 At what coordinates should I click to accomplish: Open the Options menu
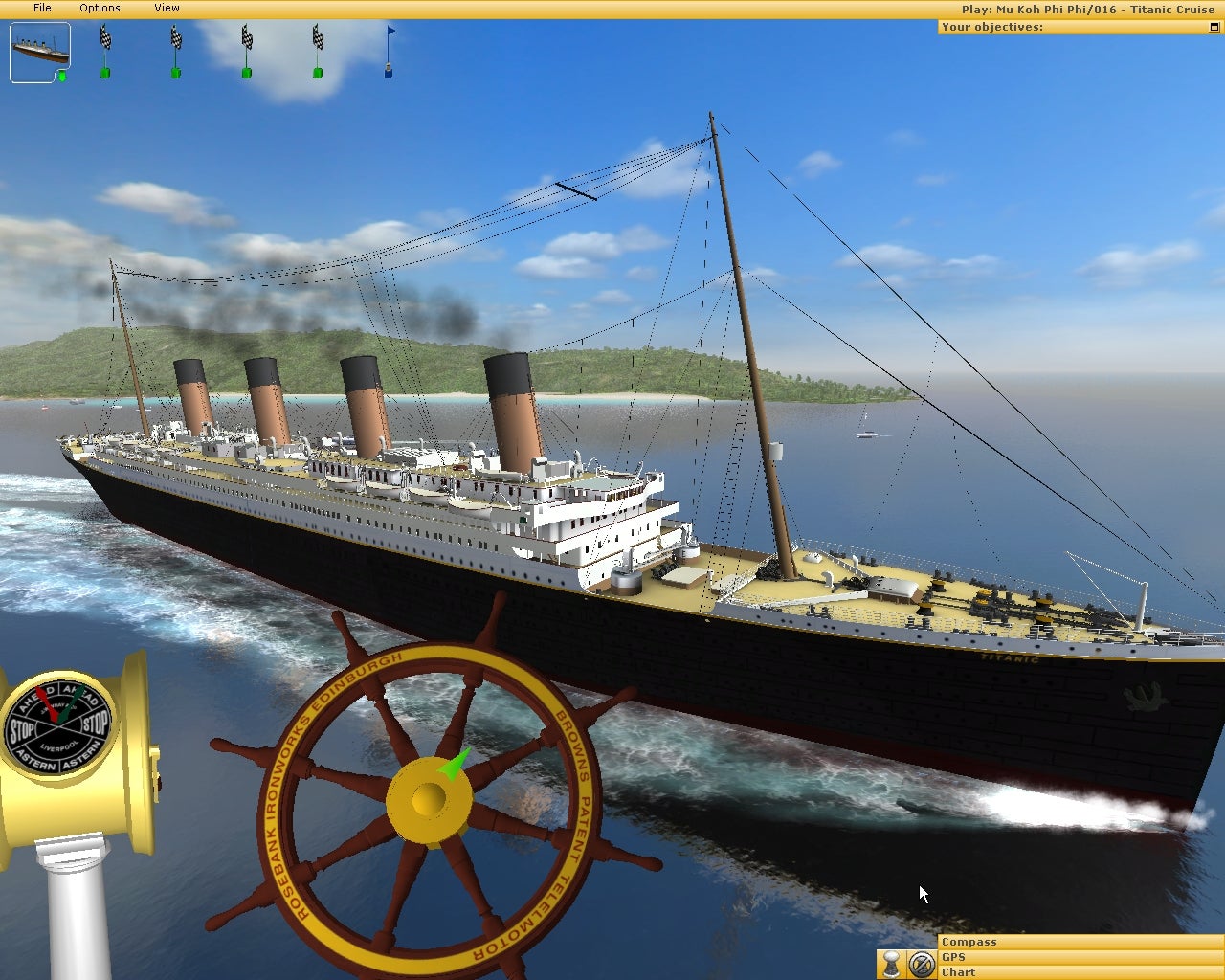[100, 8]
